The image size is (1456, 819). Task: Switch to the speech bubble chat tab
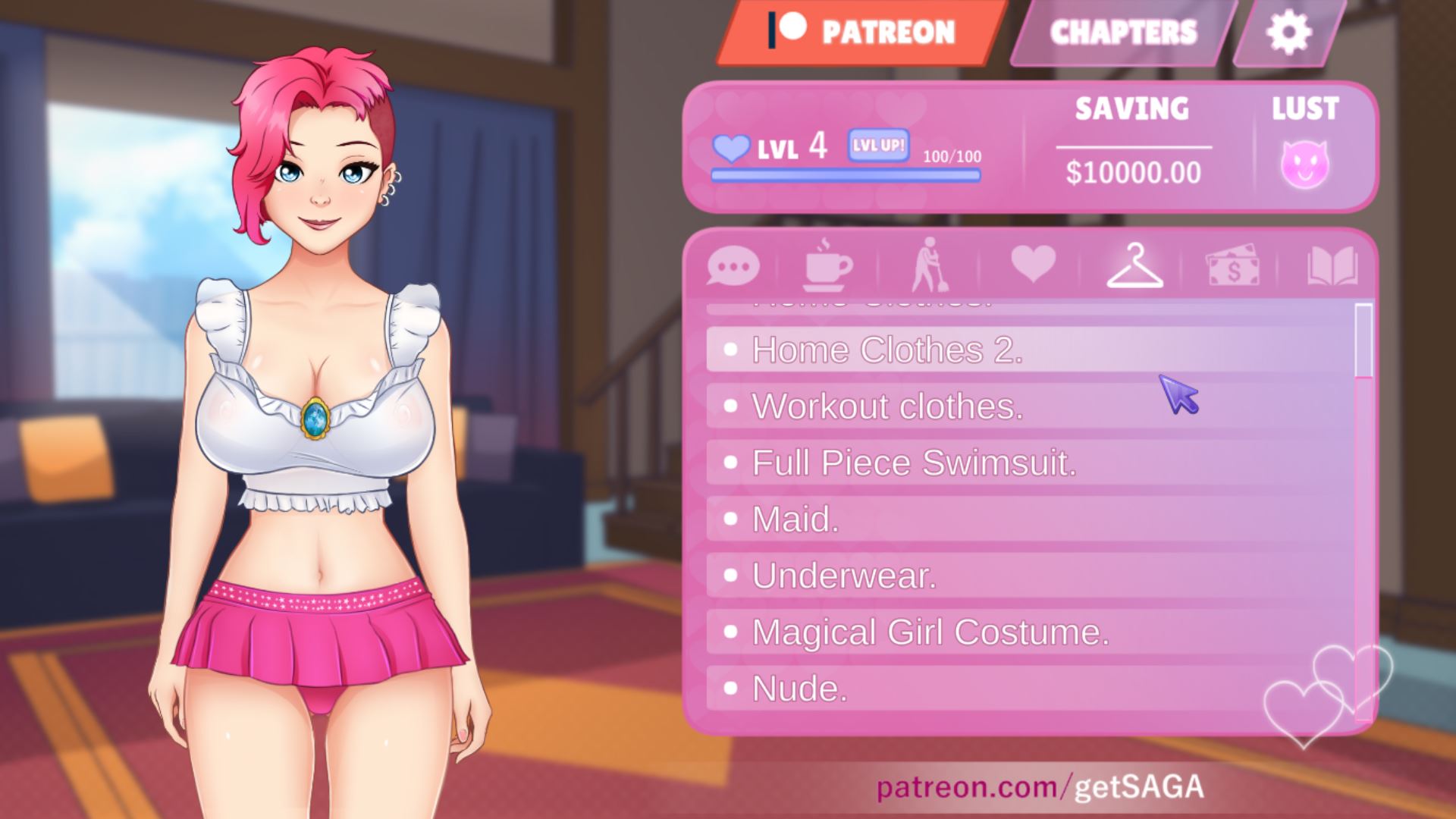[x=733, y=267]
